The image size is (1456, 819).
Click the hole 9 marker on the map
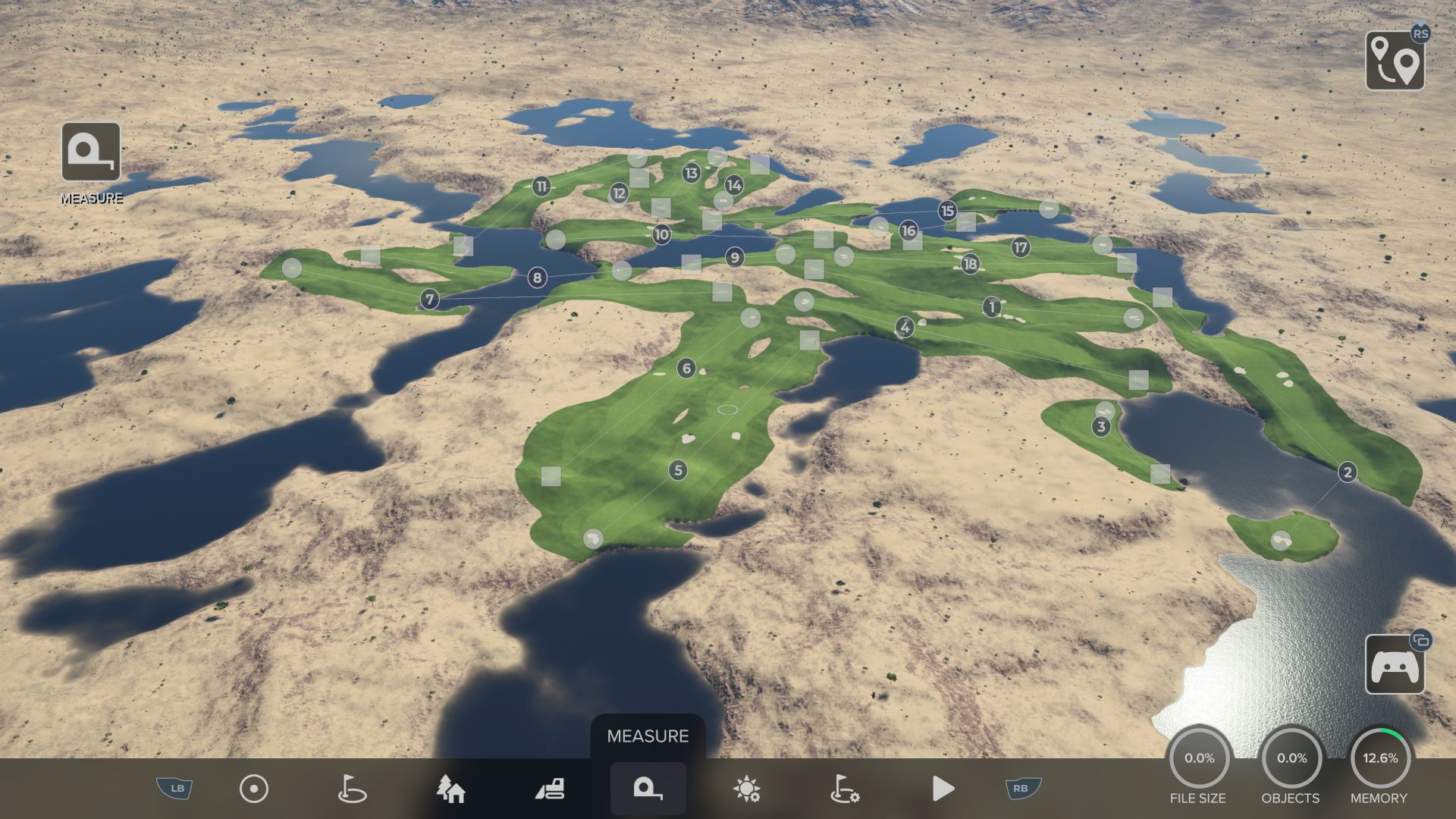pos(734,258)
